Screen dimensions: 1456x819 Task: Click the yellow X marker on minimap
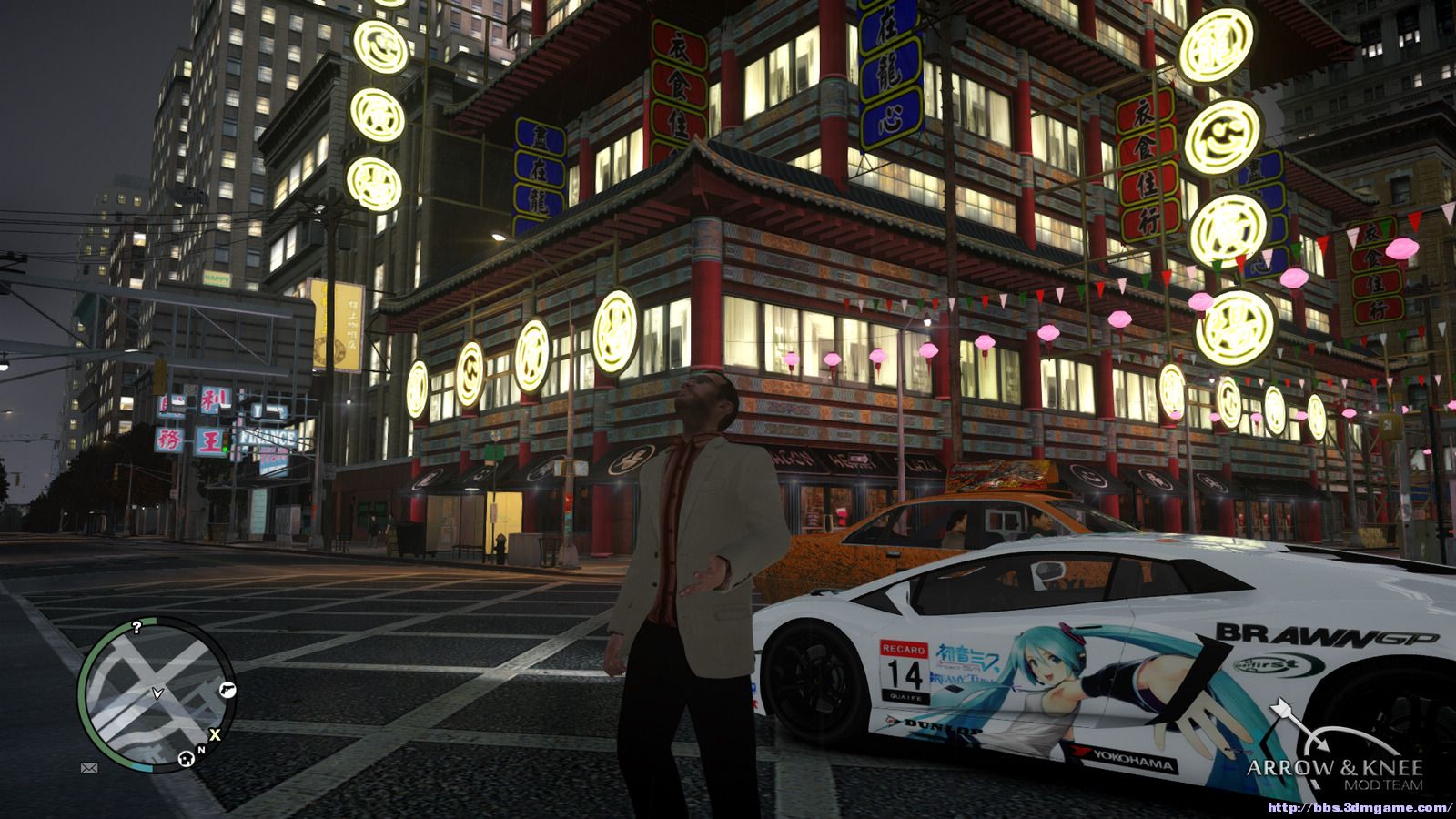point(215,734)
